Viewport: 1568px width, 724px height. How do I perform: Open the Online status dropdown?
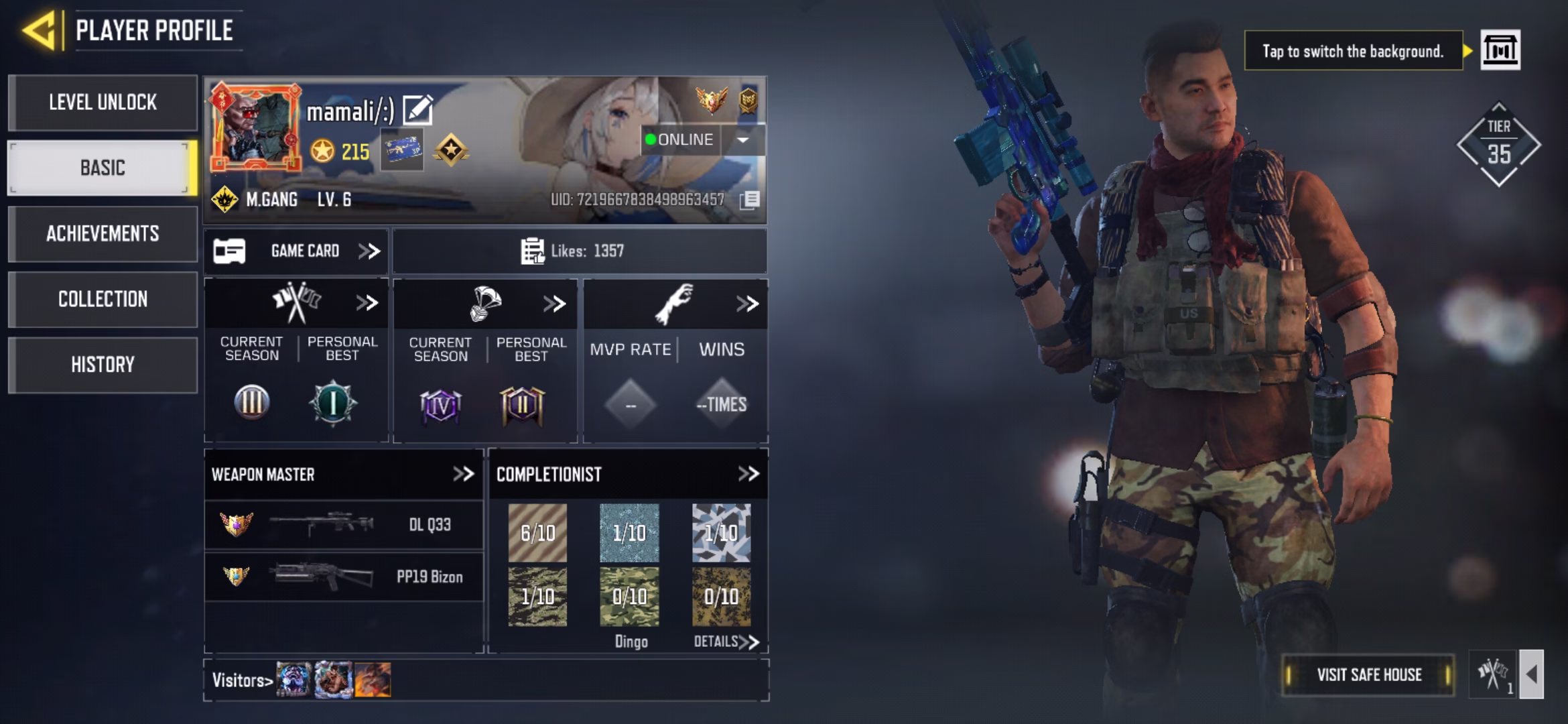pyautogui.click(x=742, y=139)
